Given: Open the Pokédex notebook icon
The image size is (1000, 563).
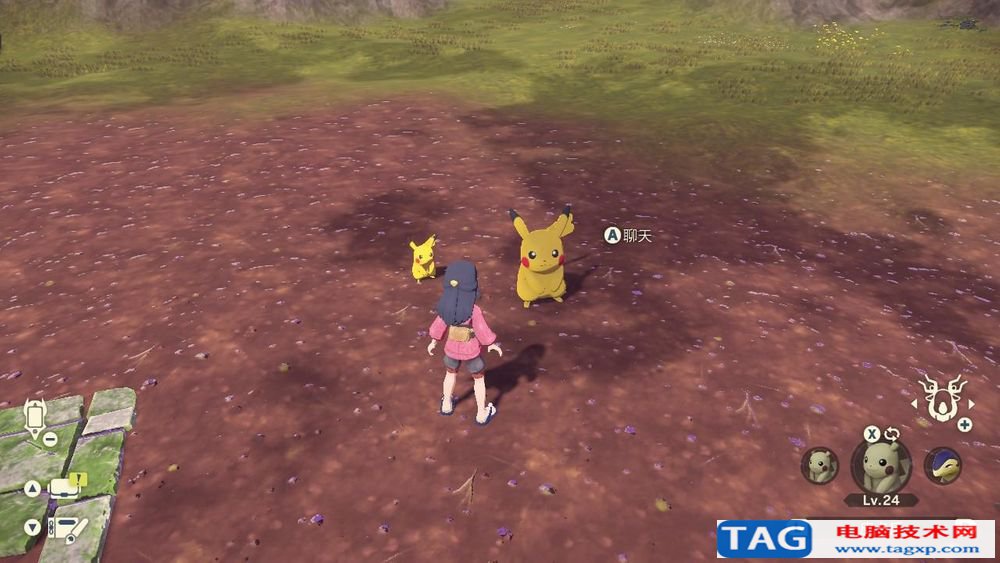Looking at the screenshot, I should click(x=66, y=527).
